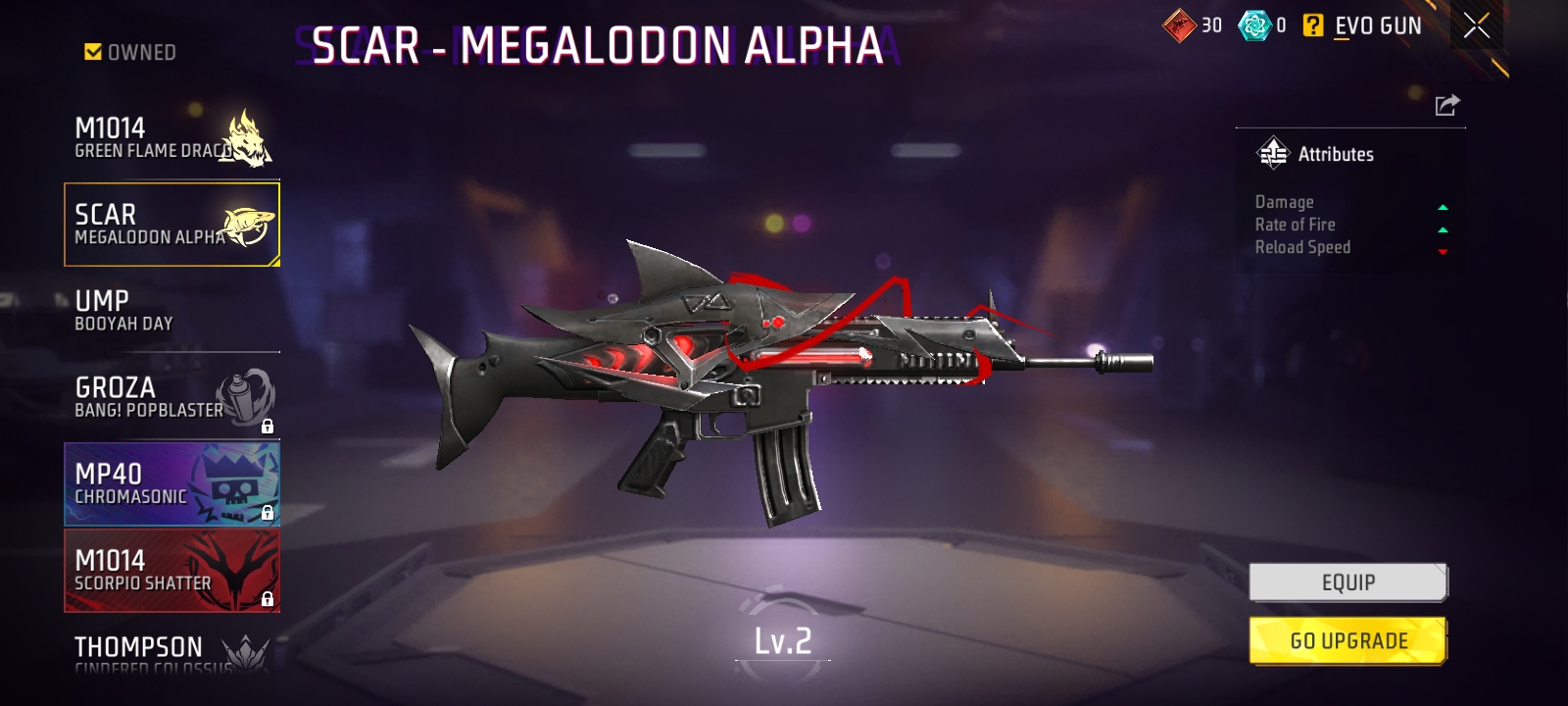1568x706 pixels.
Task: Open the Evo Gun help question mark
Action: pos(1313,26)
